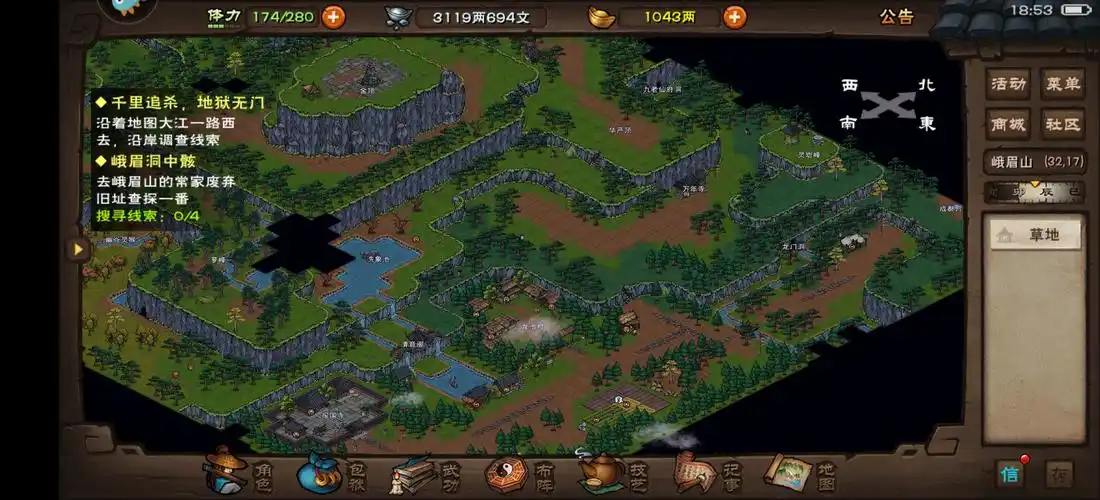
Task: Add gold ingots with the plus button
Action: [x=734, y=16]
